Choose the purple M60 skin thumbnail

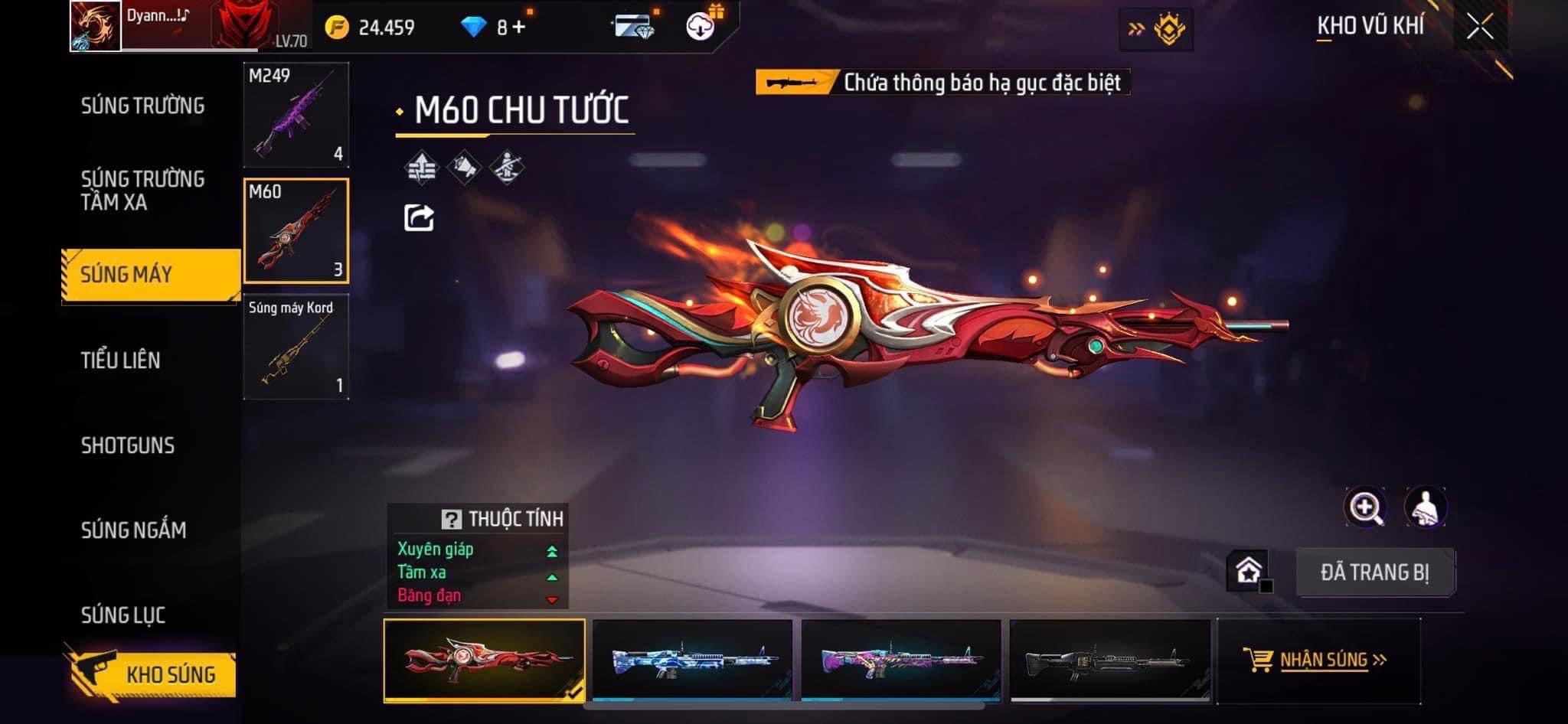click(901, 660)
